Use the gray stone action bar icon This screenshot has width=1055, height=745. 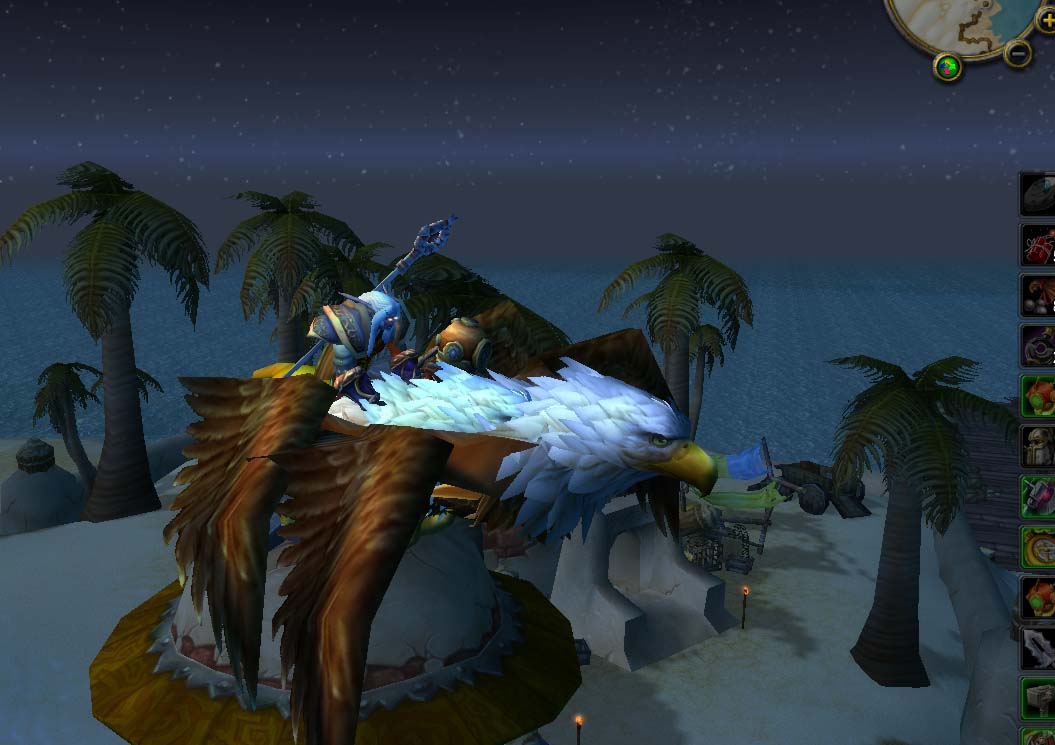point(1038,194)
